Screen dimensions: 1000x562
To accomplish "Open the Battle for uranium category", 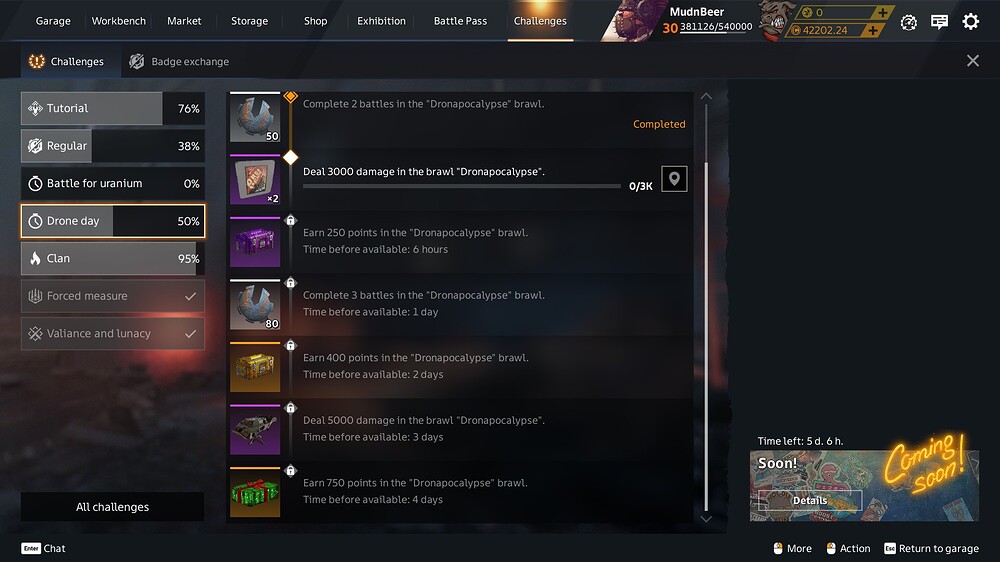I will pyautogui.click(x=112, y=184).
